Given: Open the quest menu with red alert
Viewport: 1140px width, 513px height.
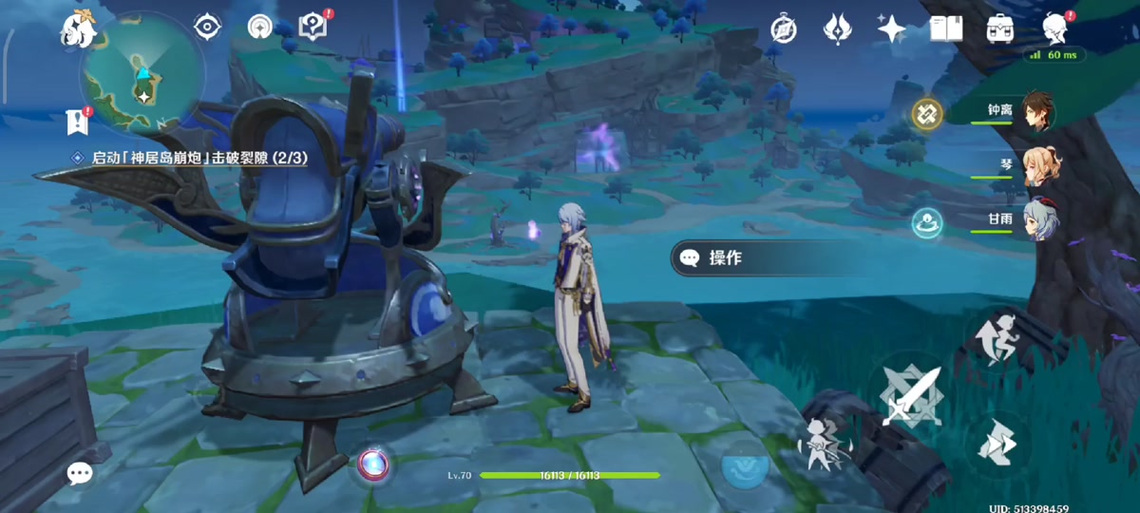Looking at the screenshot, I should coord(314,27).
